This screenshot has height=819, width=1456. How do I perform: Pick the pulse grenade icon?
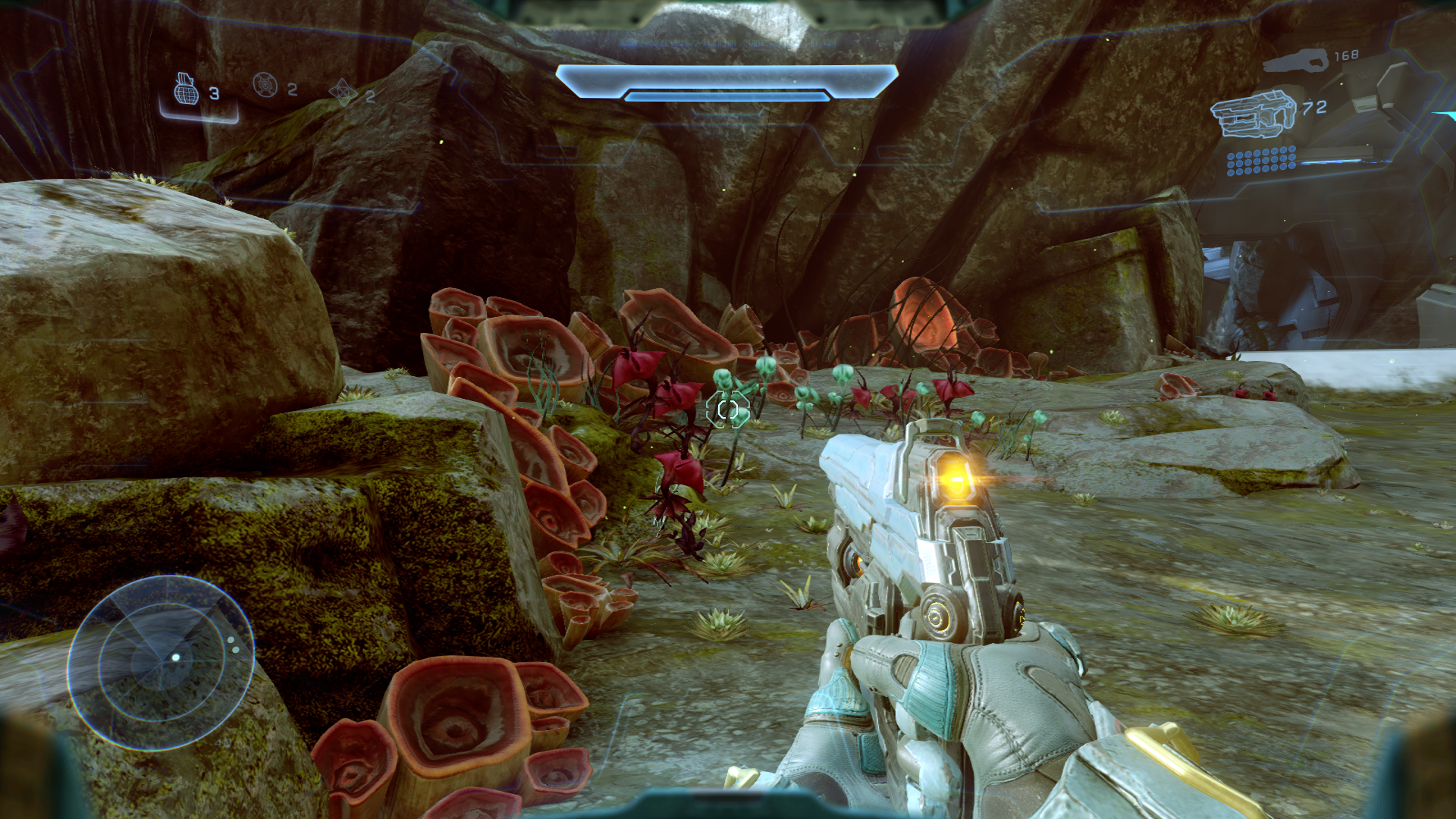[x=342, y=92]
